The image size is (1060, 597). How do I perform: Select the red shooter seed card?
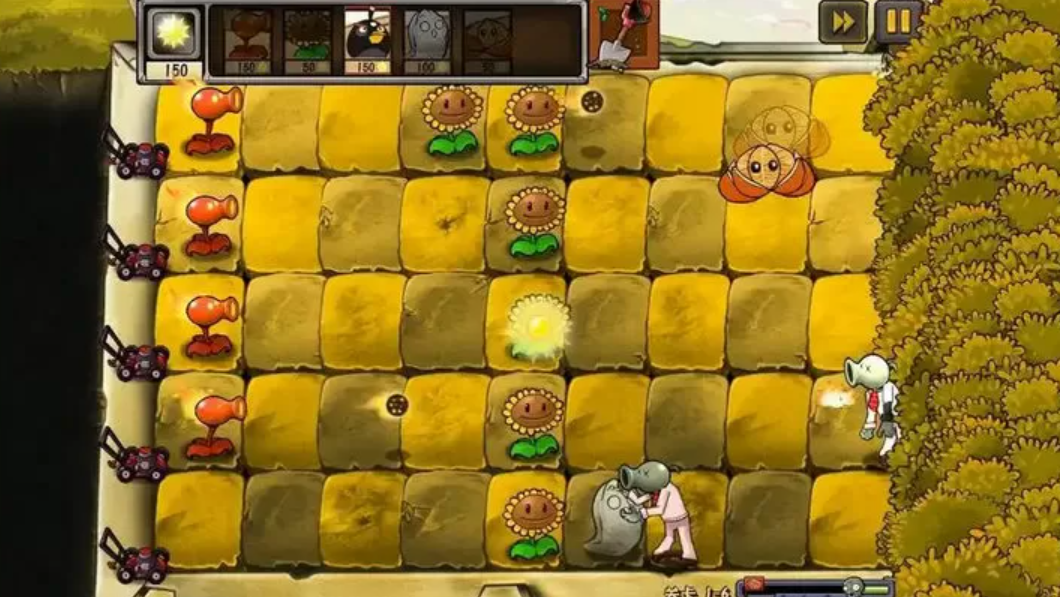(x=247, y=42)
